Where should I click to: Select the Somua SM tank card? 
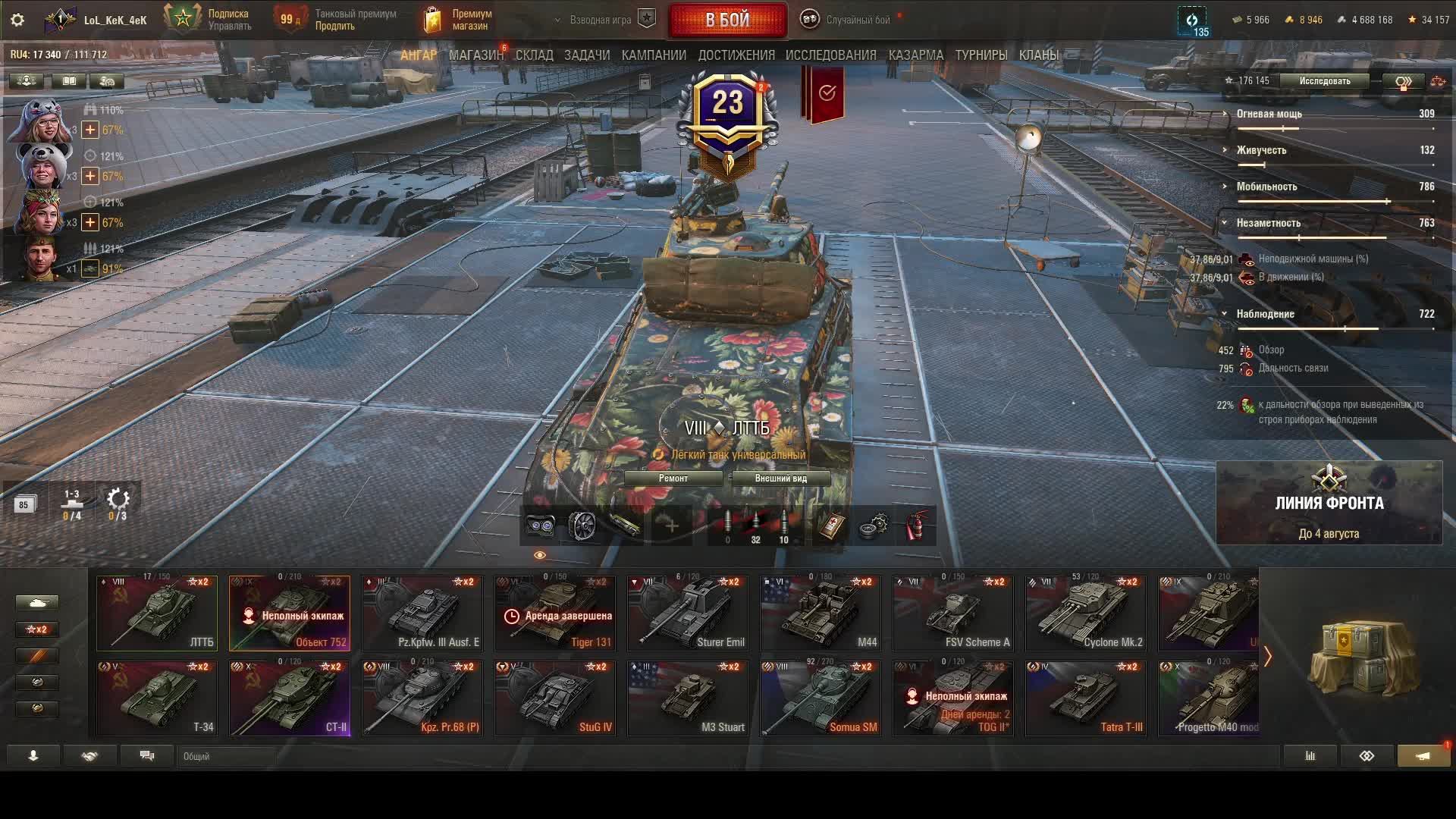tap(821, 698)
